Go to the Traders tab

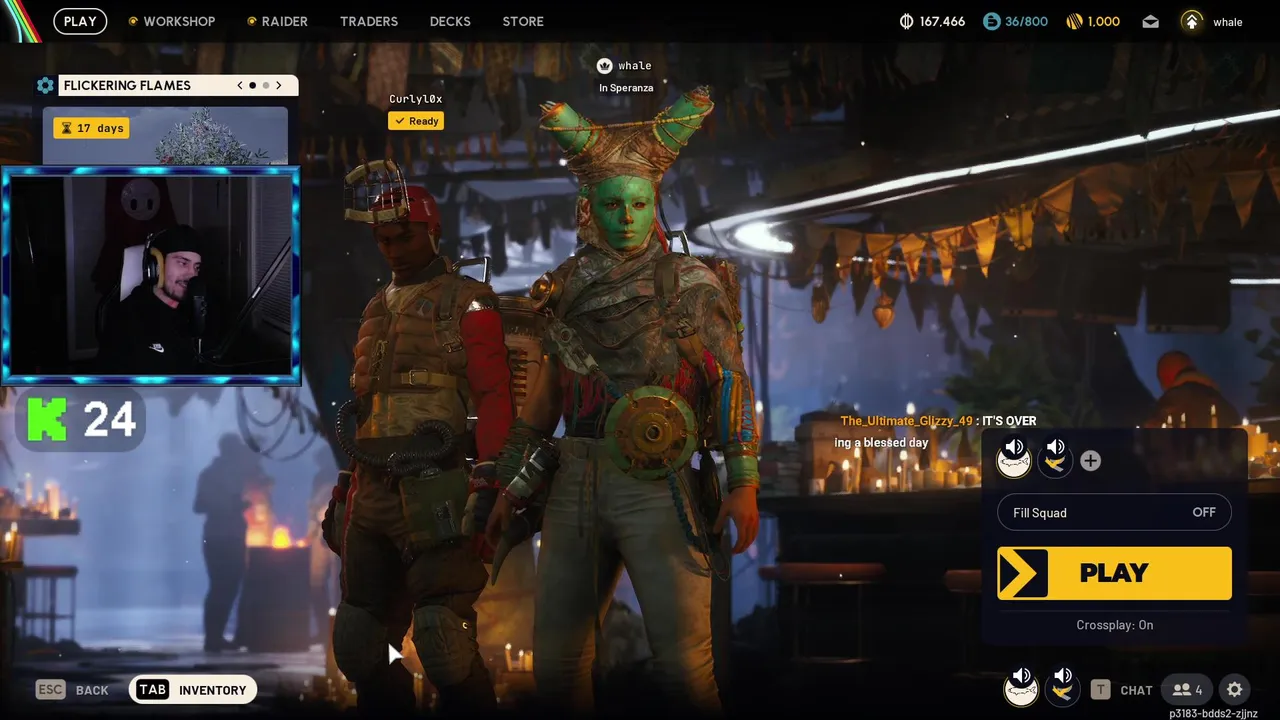[x=368, y=21]
